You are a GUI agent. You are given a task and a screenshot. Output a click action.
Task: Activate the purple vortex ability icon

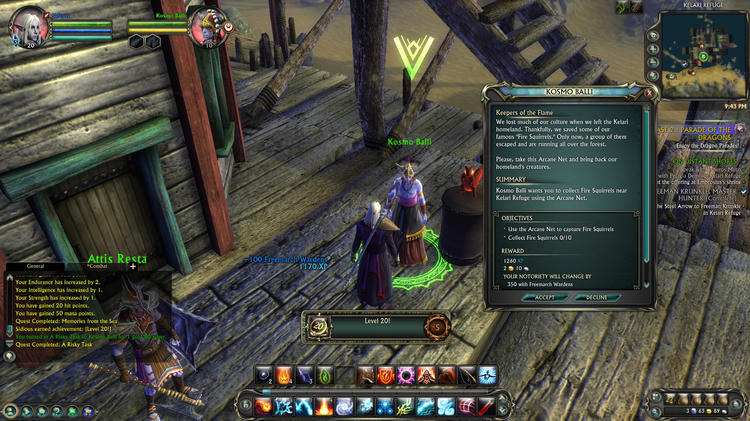click(407, 375)
